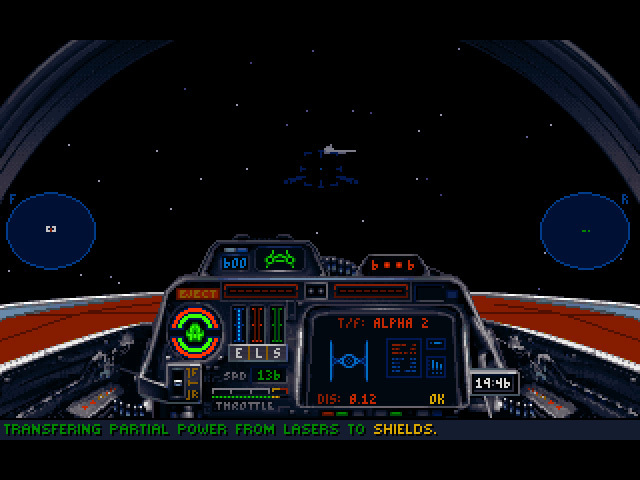Image resolution: width=640 pixels, height=480 pixels.
Task: Open the front sensor scope
Action: [51, 230]
